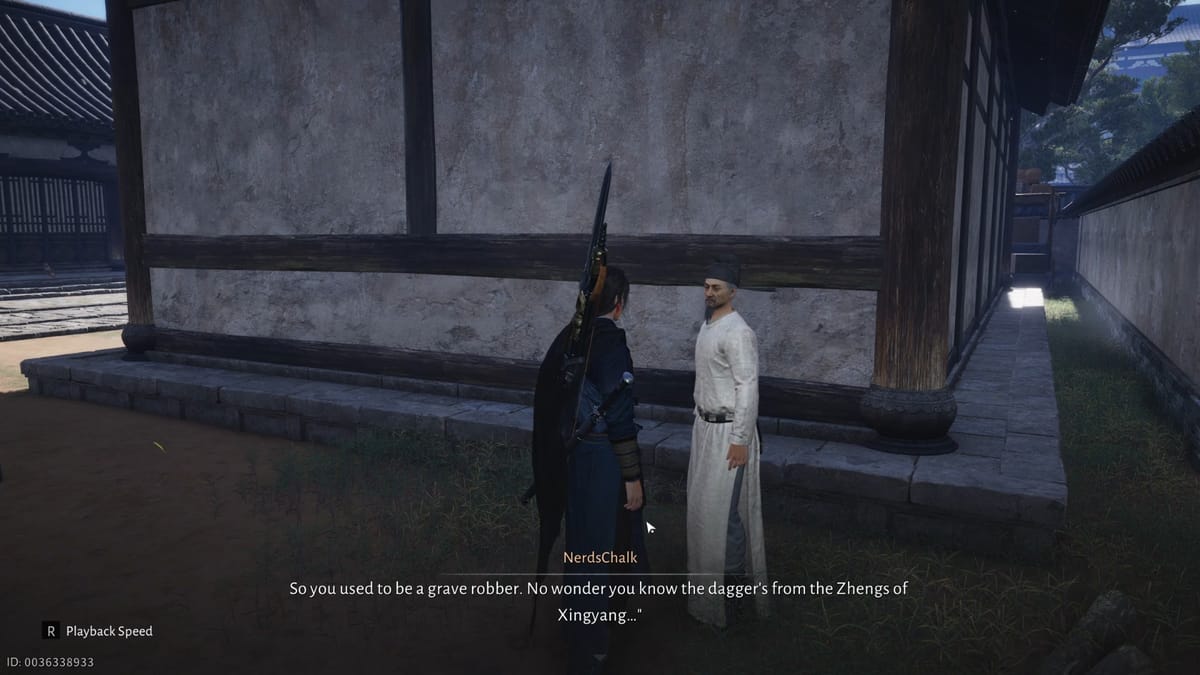Toggle the dialogue Playback Speed option
Viewport: 1200px width, 675px height.
tap(98, 631)
